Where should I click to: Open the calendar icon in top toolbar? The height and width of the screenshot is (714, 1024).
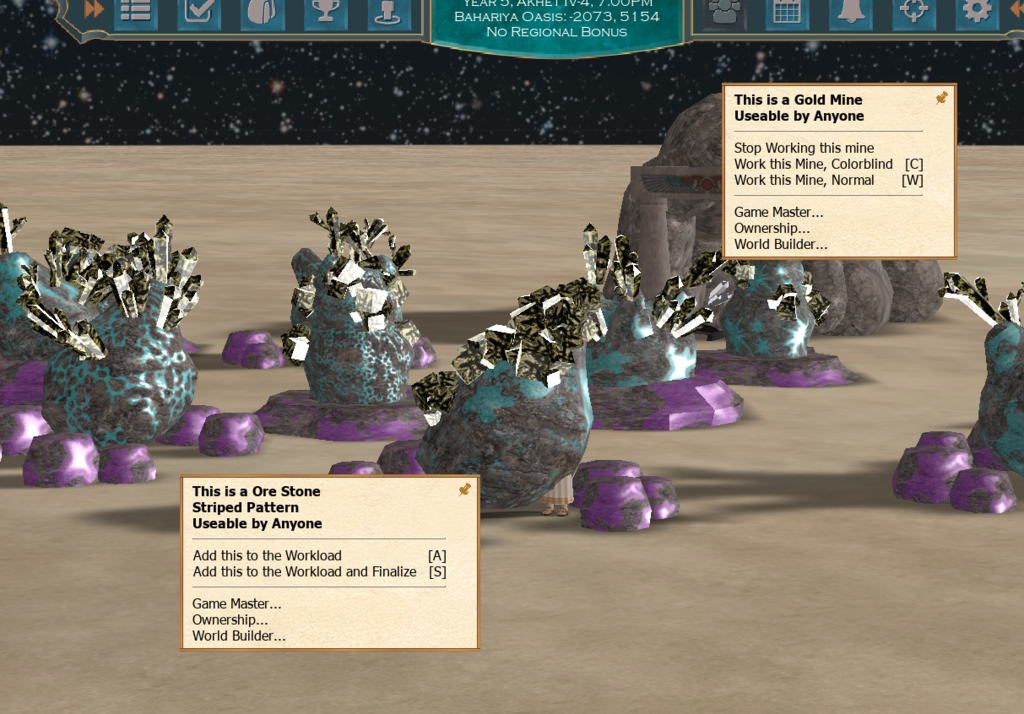pos(787,11)
